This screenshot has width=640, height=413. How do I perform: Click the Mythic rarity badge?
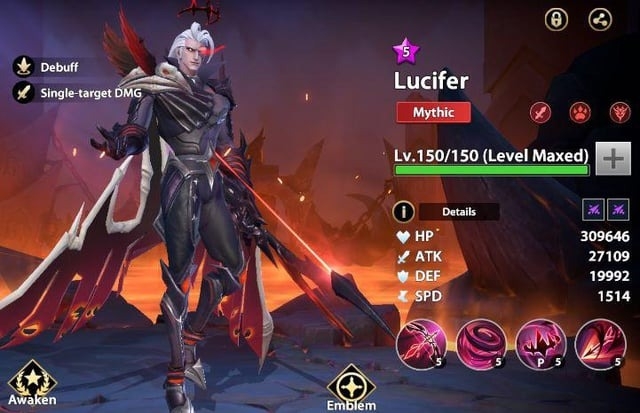(433, 112)
